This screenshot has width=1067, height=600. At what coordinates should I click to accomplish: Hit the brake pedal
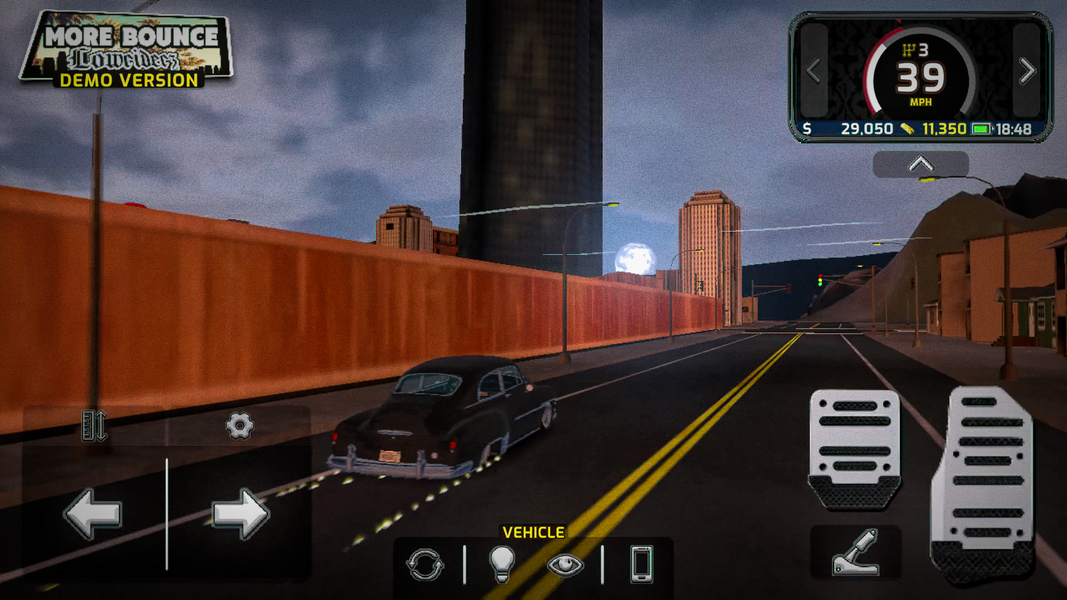coord(854,446)
